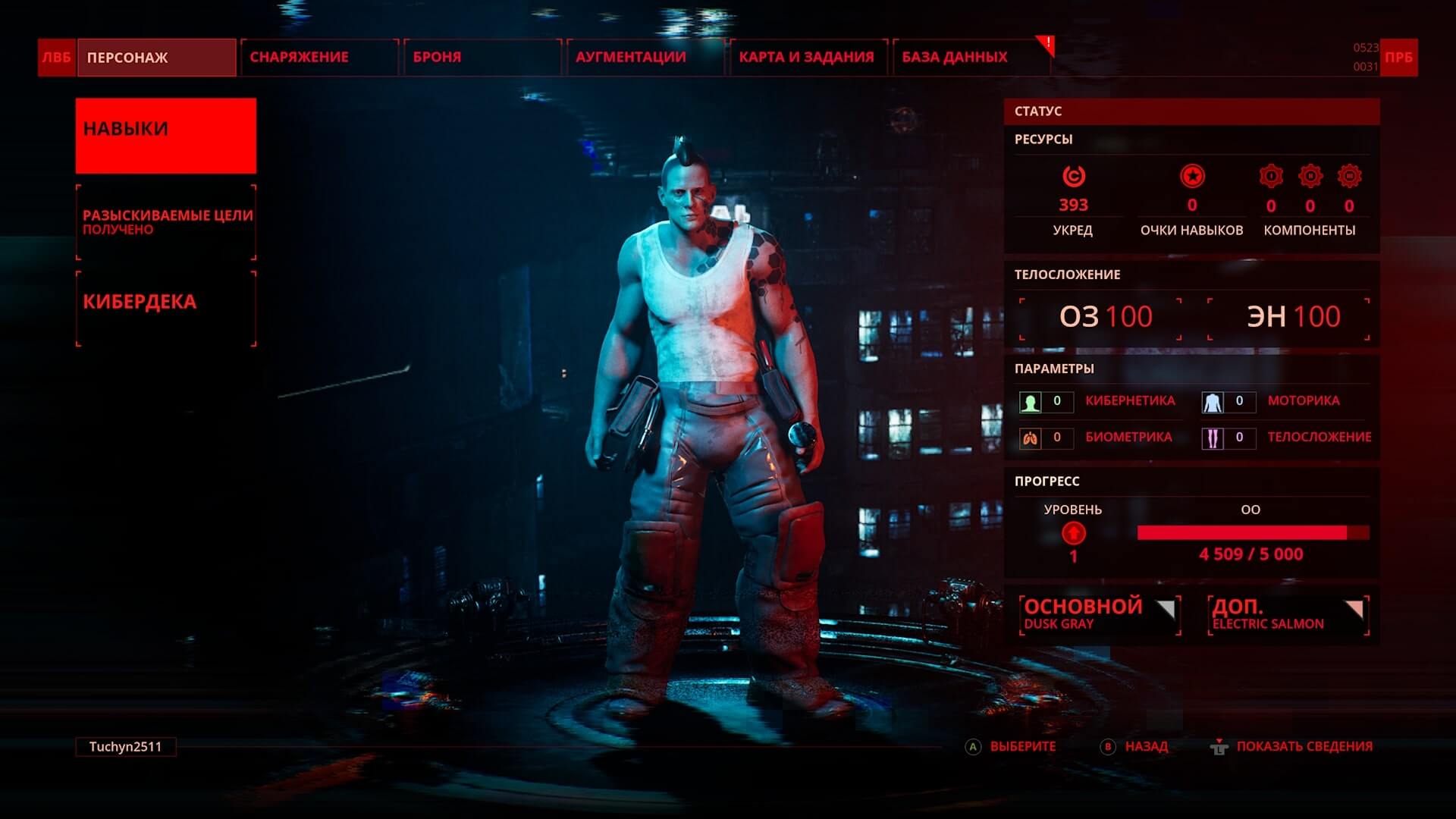Select the Телосложение parameter icon
The image size is (1456, 819).
point(1213,438)
